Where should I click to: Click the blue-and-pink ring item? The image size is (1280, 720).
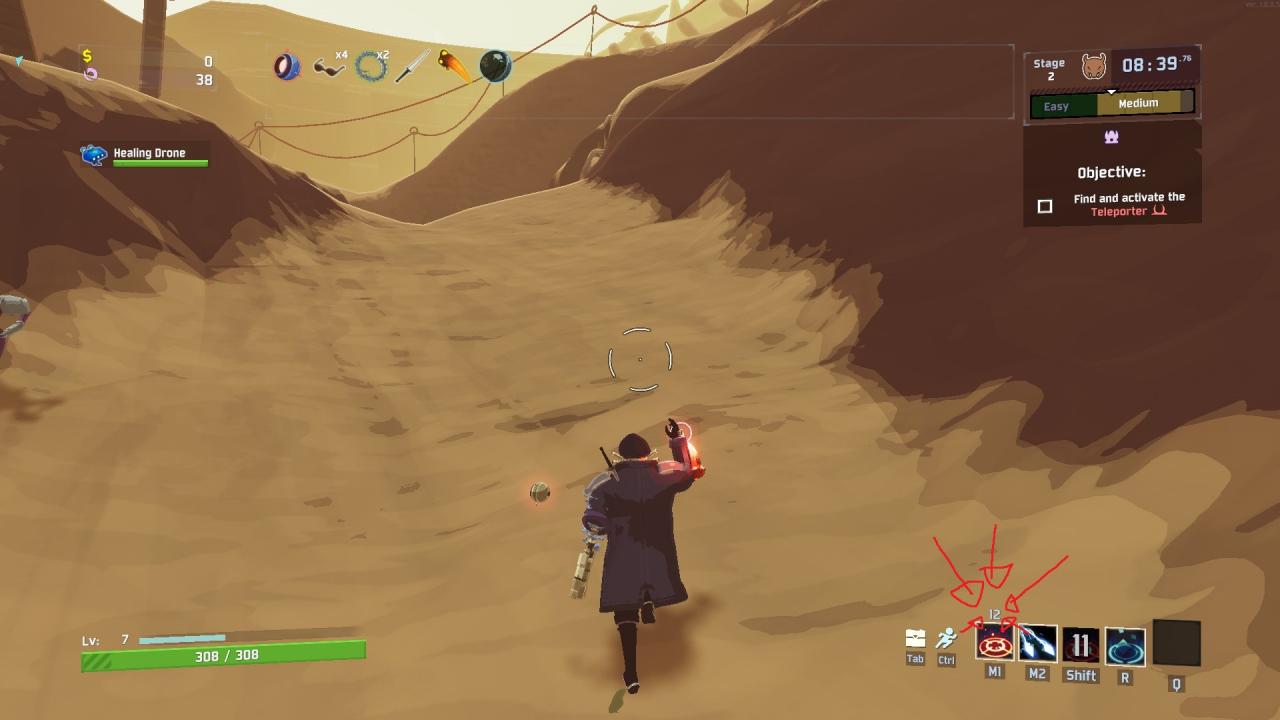(x=287, y=67)
